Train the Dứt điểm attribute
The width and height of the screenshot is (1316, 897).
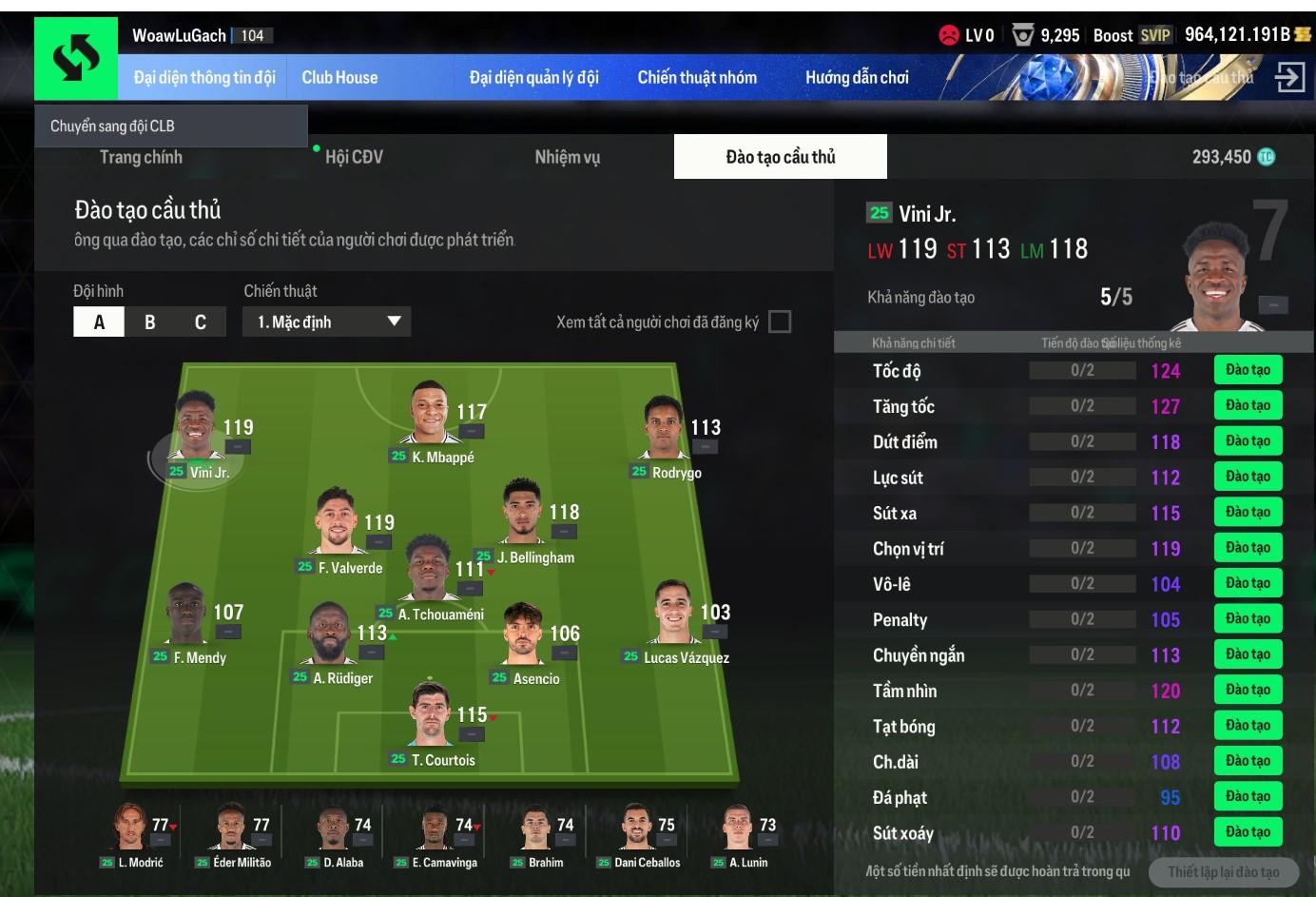point(1248,441)
